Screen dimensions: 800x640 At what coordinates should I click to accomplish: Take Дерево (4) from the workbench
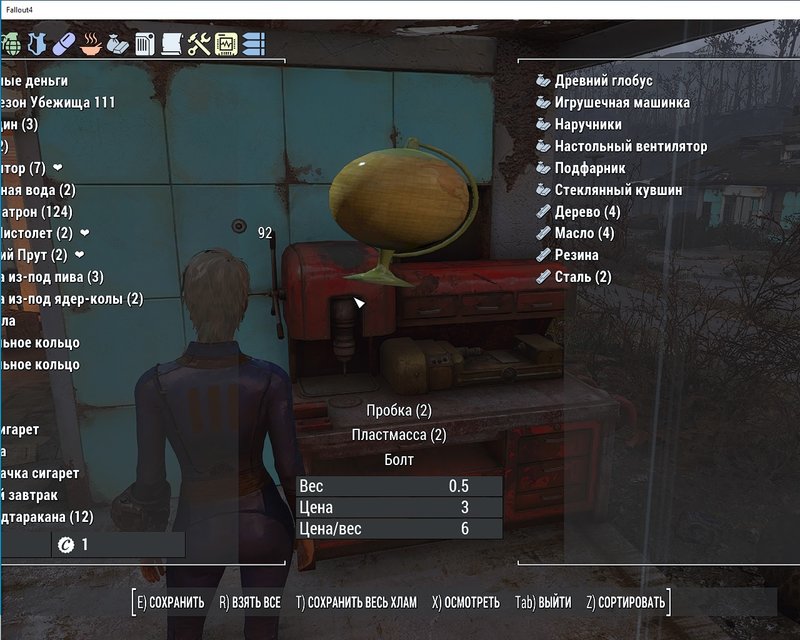tap(587, 212)
